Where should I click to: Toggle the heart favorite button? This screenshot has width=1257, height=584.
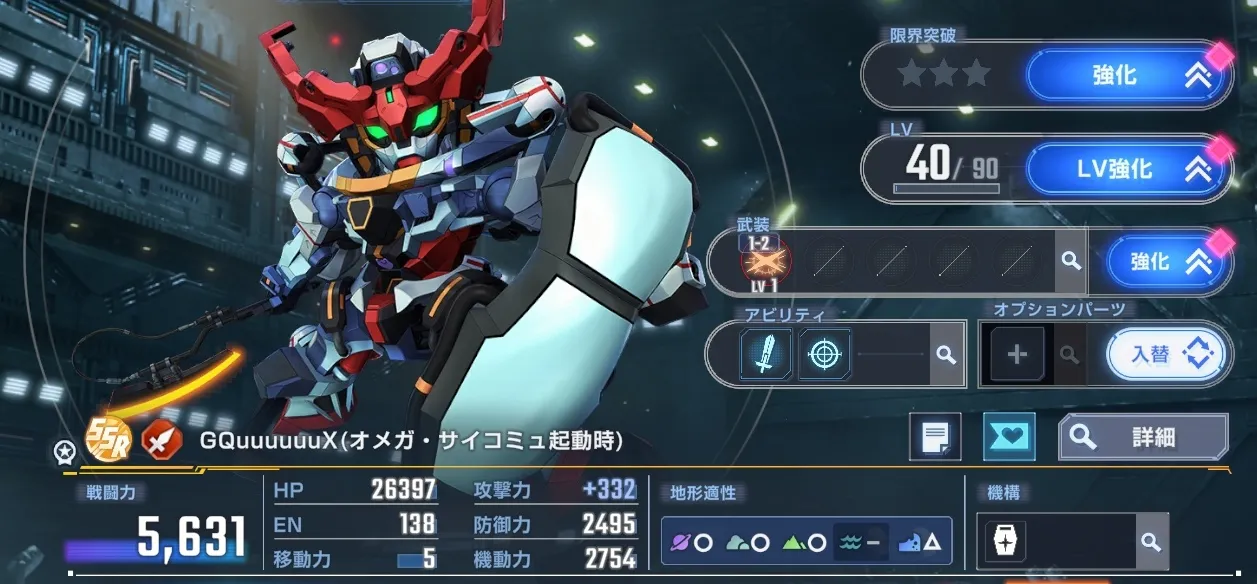(1009, 437)
